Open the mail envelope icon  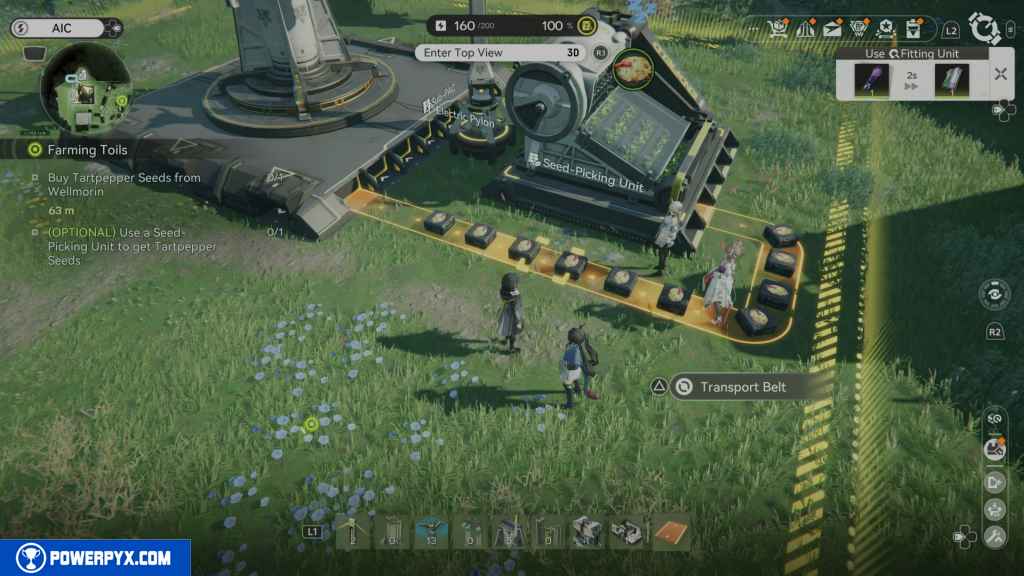point(832,30)
